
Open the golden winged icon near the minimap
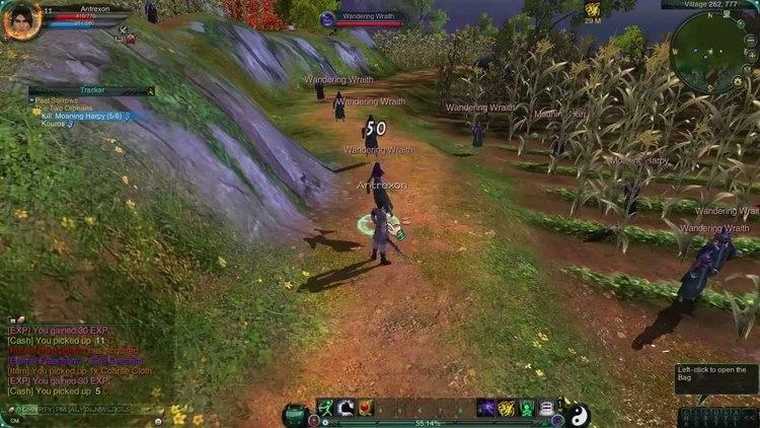(593, 9)
